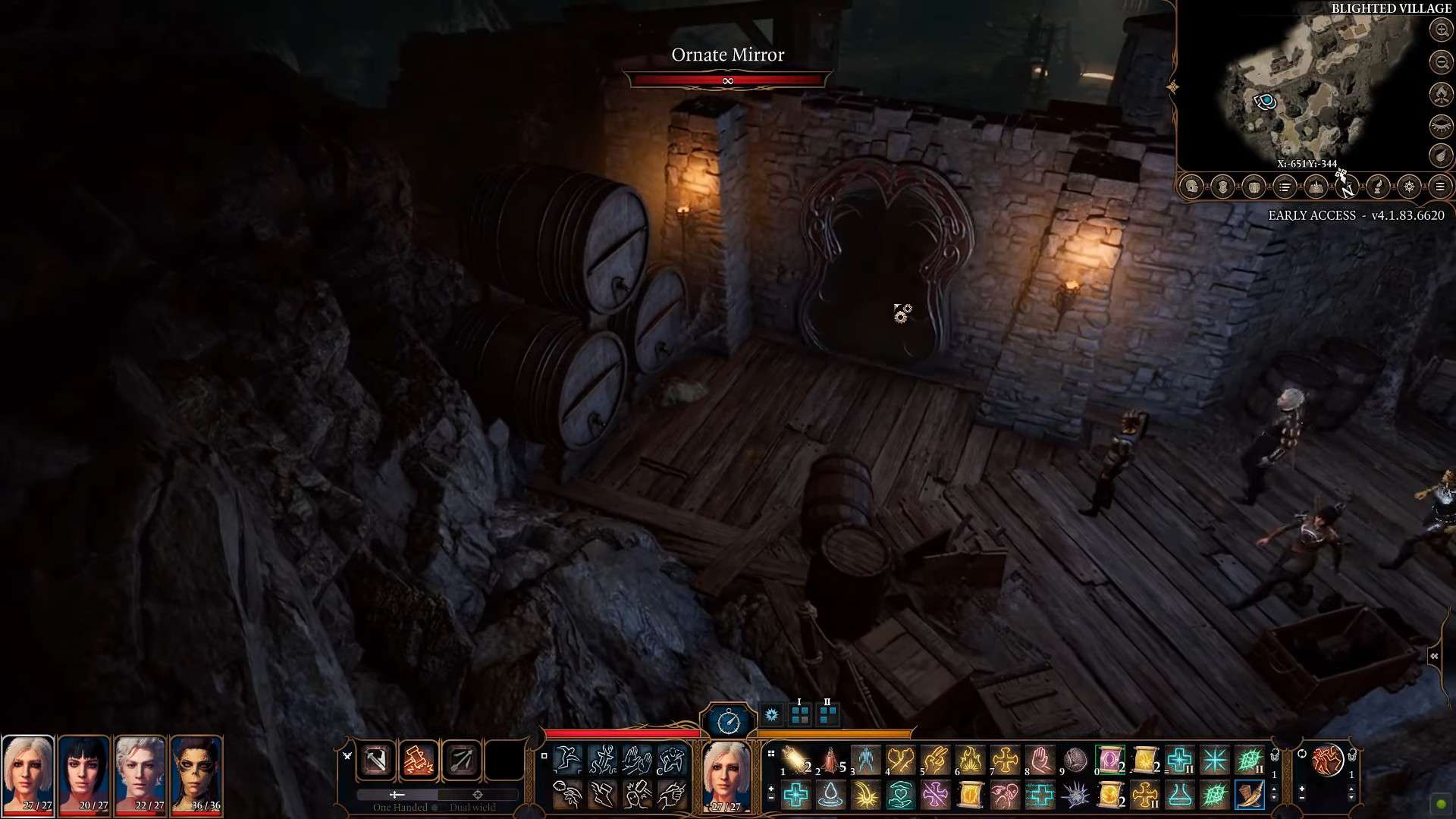Zoom in on the minimap
Image resolution: width=1456 pixels, height=819 pixels.
pyautogui.click(x=1441, y=30)
